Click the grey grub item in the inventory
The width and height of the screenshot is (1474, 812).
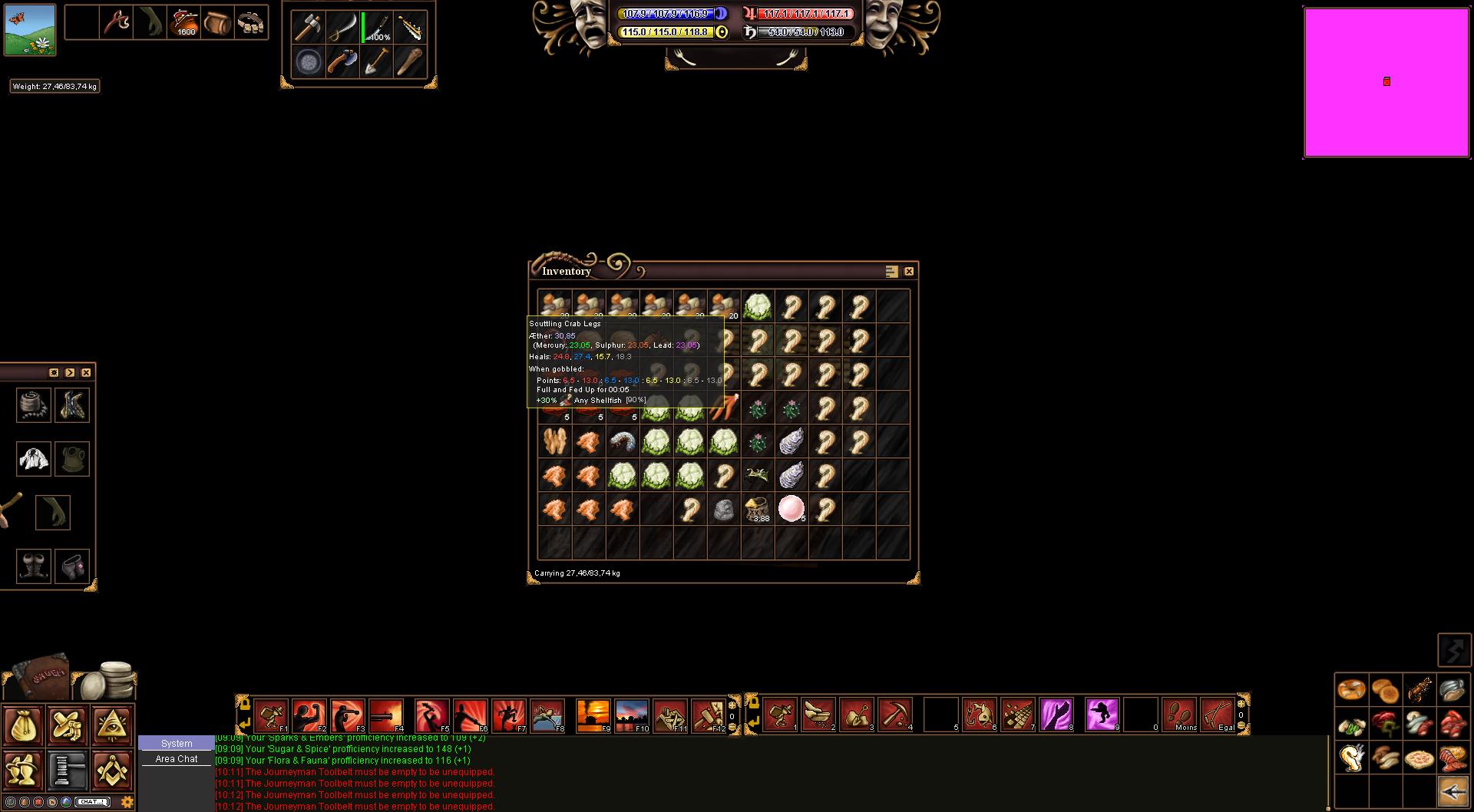pos(623,441)
